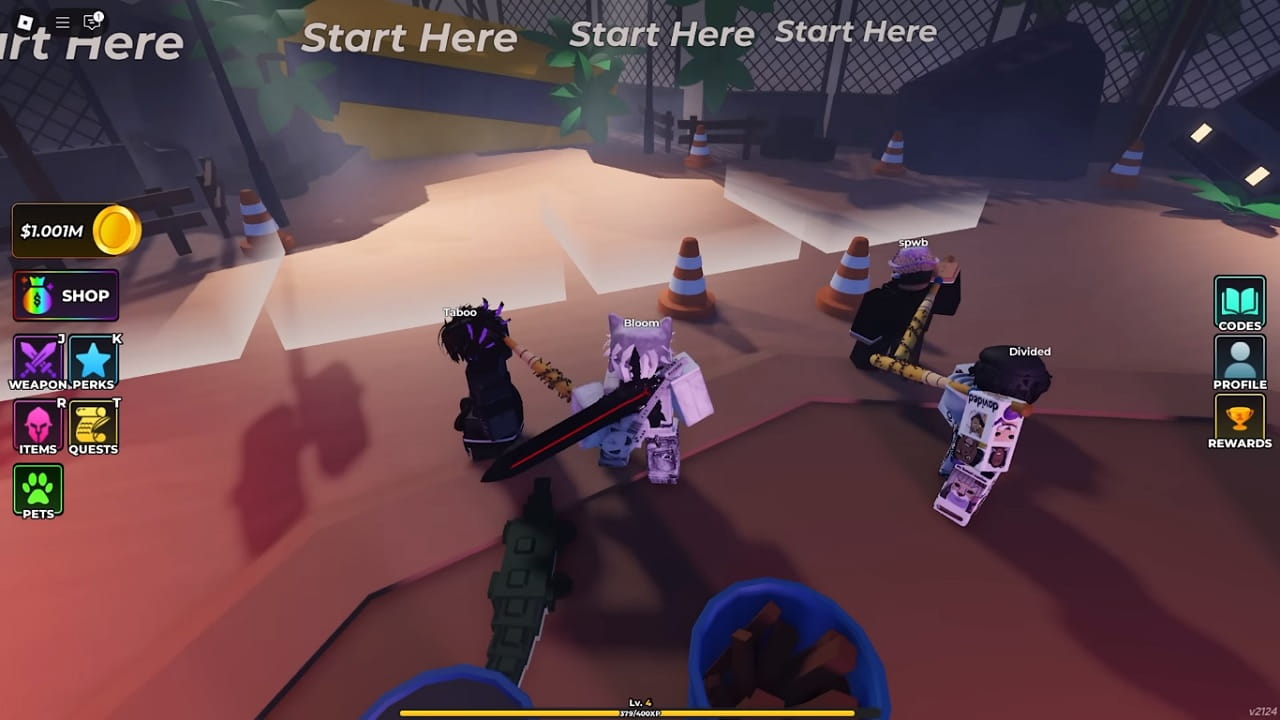
Task: Open ITEMS using the helmet icon
Action: (x=38, y=423)
